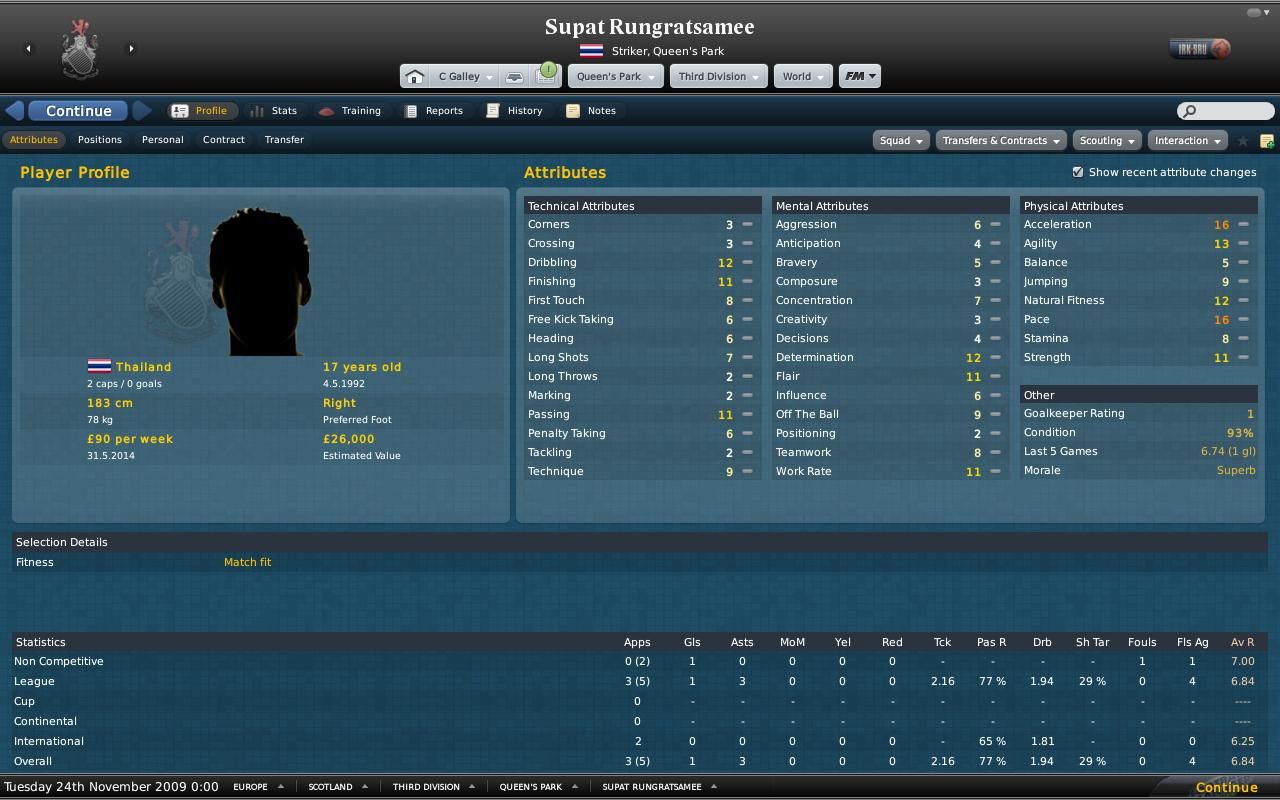The image size is (1280, 800).
Task: Click the blue Continue button in toolbar
Action: (x=78, y=111)
